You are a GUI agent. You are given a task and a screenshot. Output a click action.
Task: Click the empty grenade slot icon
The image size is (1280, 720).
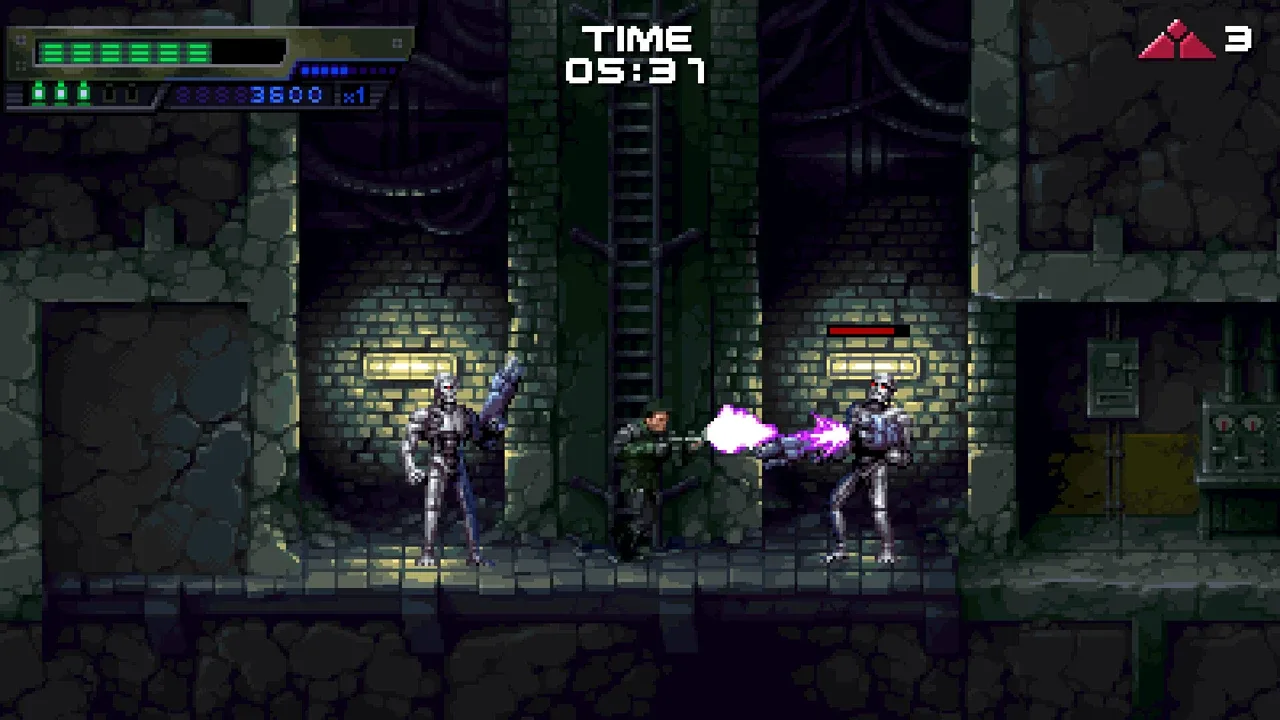pos(110,93)
